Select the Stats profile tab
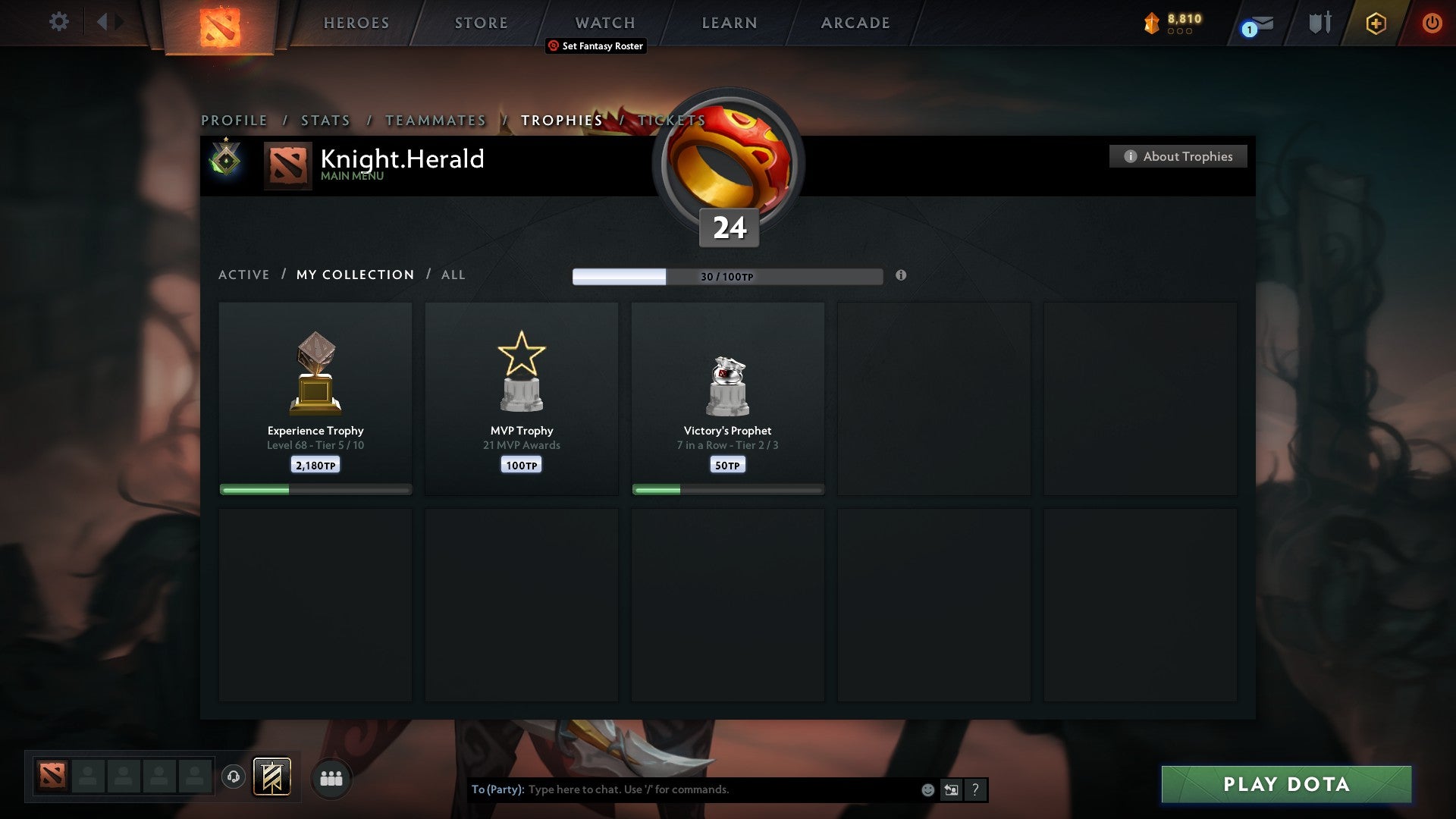Image resolution: width=1456 pixels, height=819 pixels. (x=325, y=120)
